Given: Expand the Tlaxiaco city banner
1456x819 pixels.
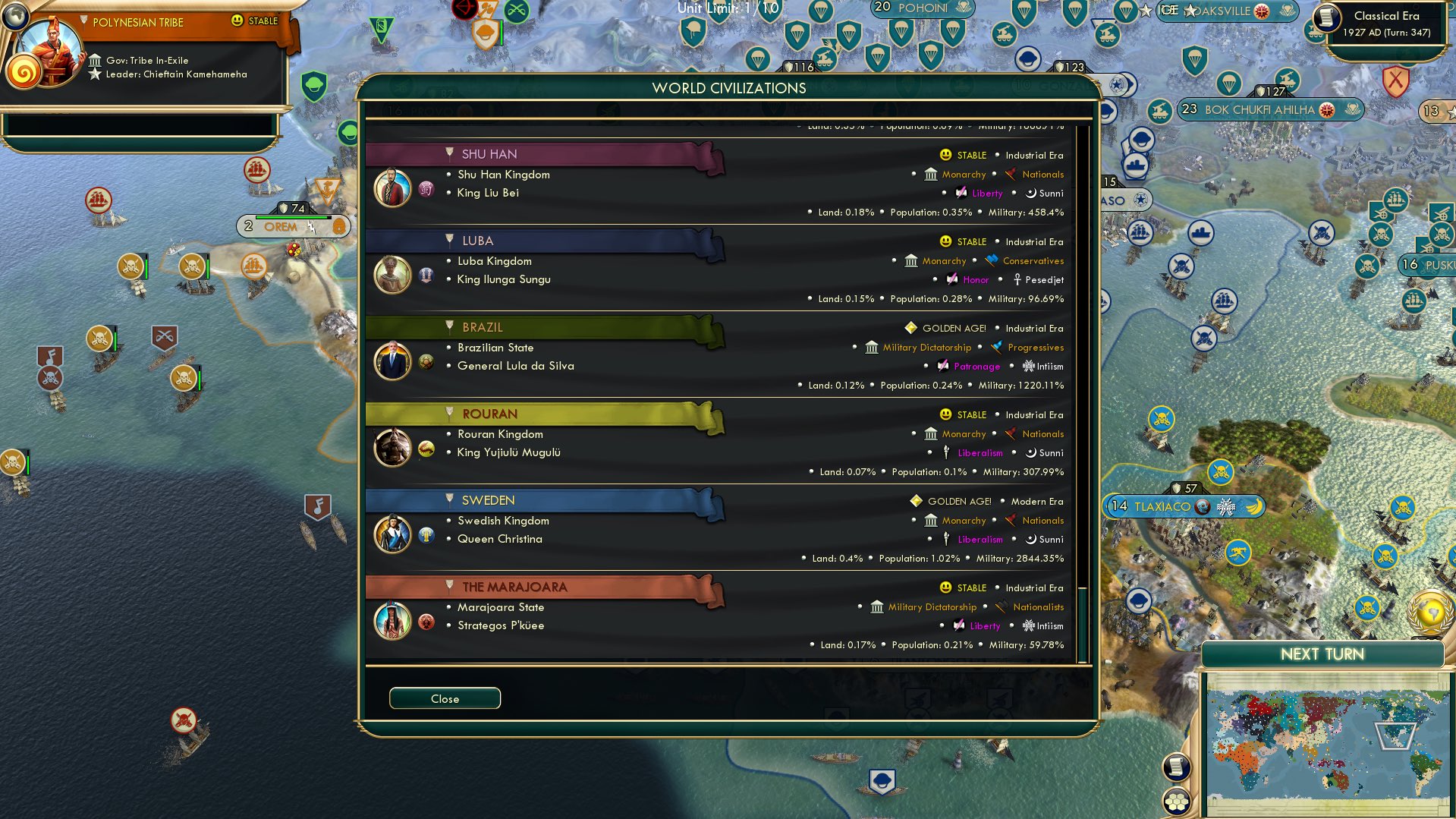Looking at the screenshot, I should tap(1184, 506).
